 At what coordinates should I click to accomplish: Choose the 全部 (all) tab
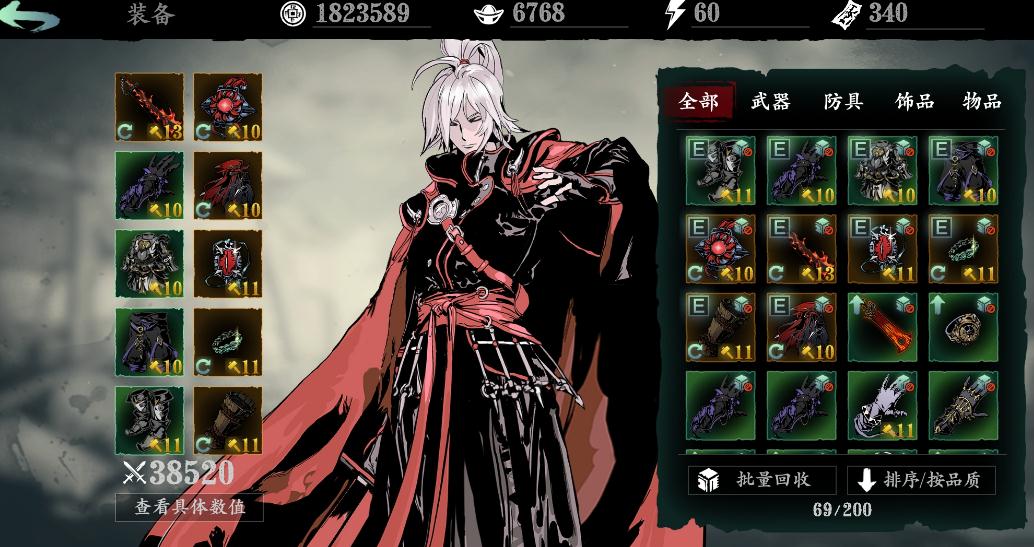(699, 101)
